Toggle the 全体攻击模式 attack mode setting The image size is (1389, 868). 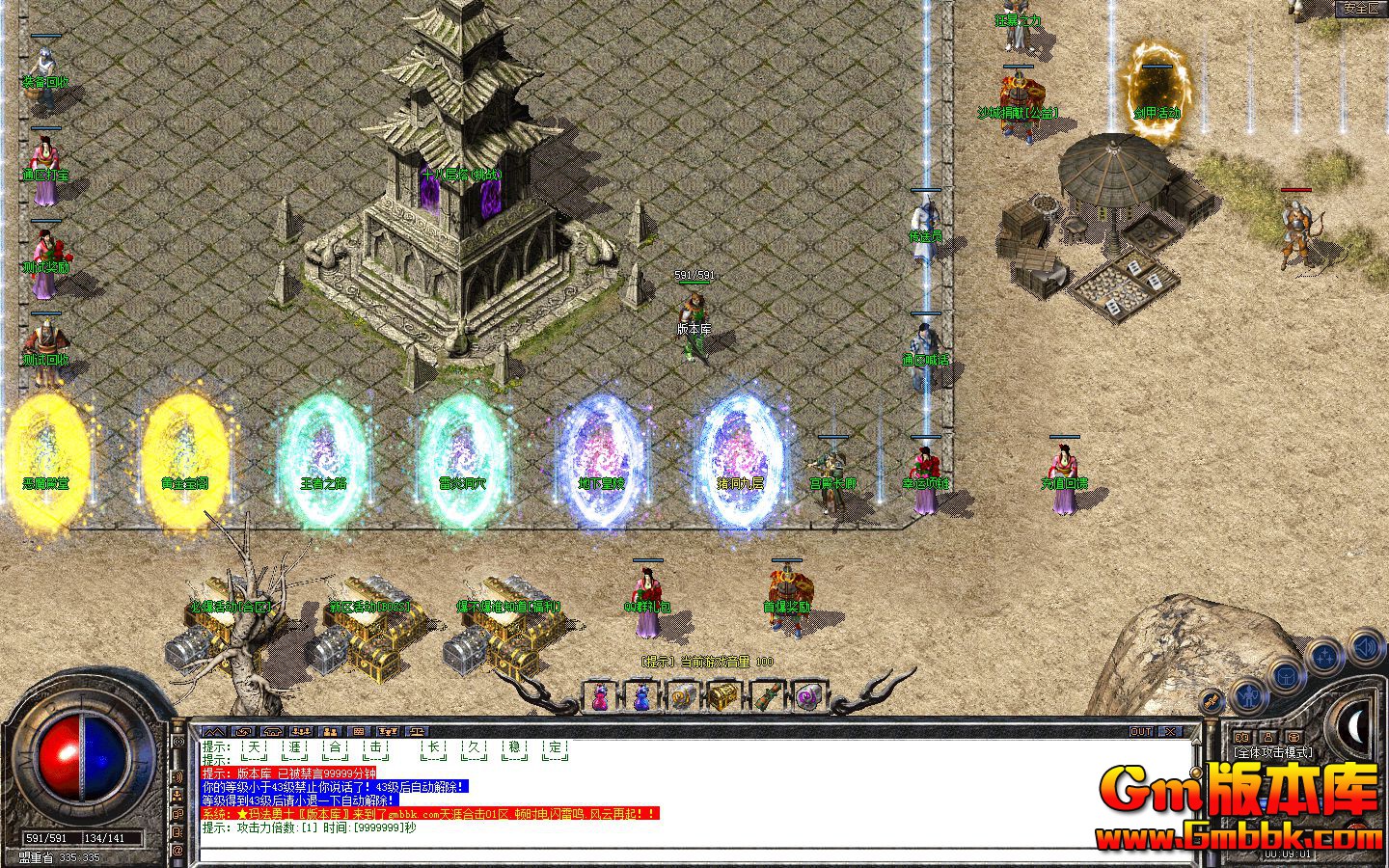pos(1272,751)
